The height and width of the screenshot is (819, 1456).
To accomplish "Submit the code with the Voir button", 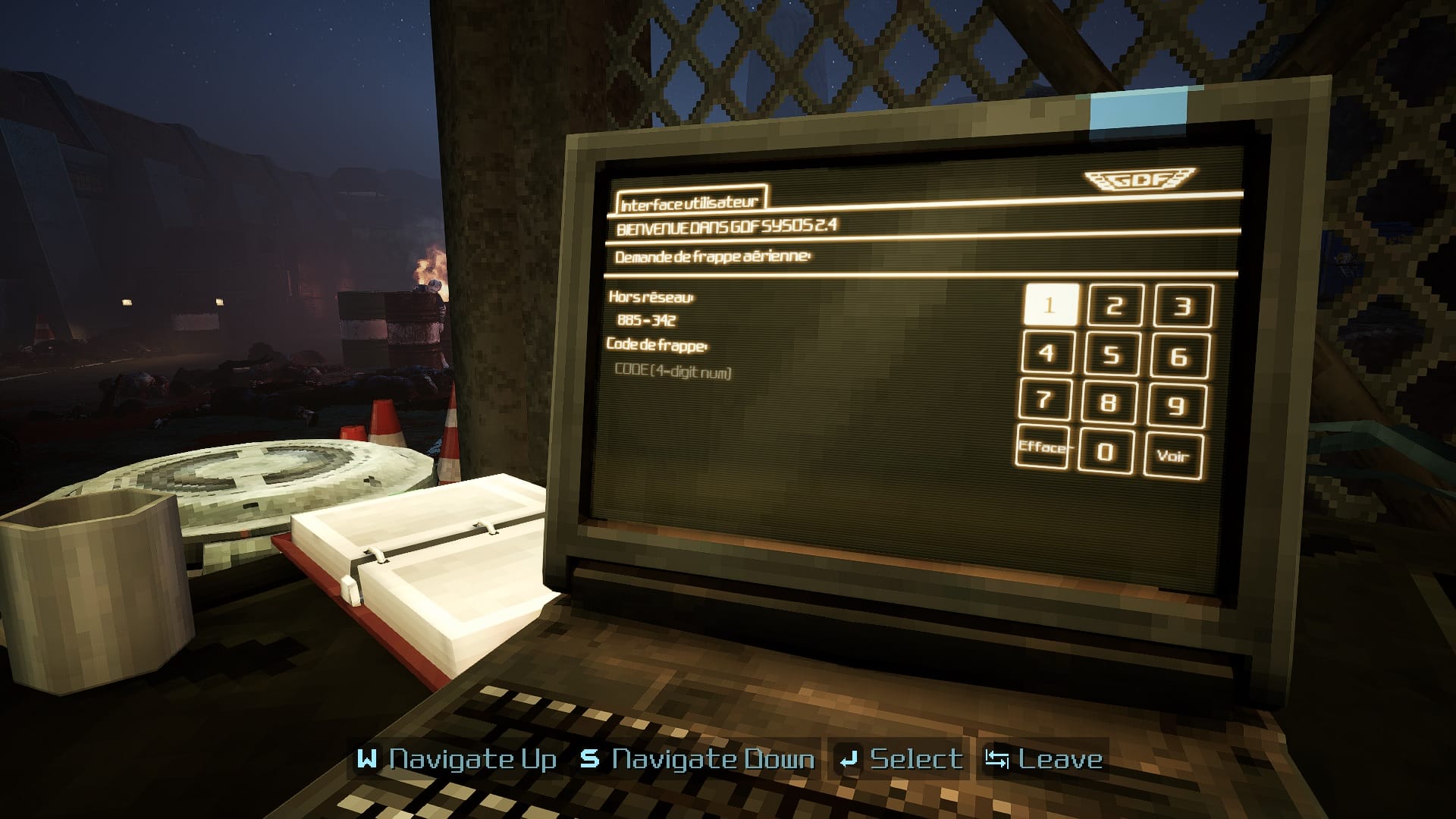I will coord(1172,455).
